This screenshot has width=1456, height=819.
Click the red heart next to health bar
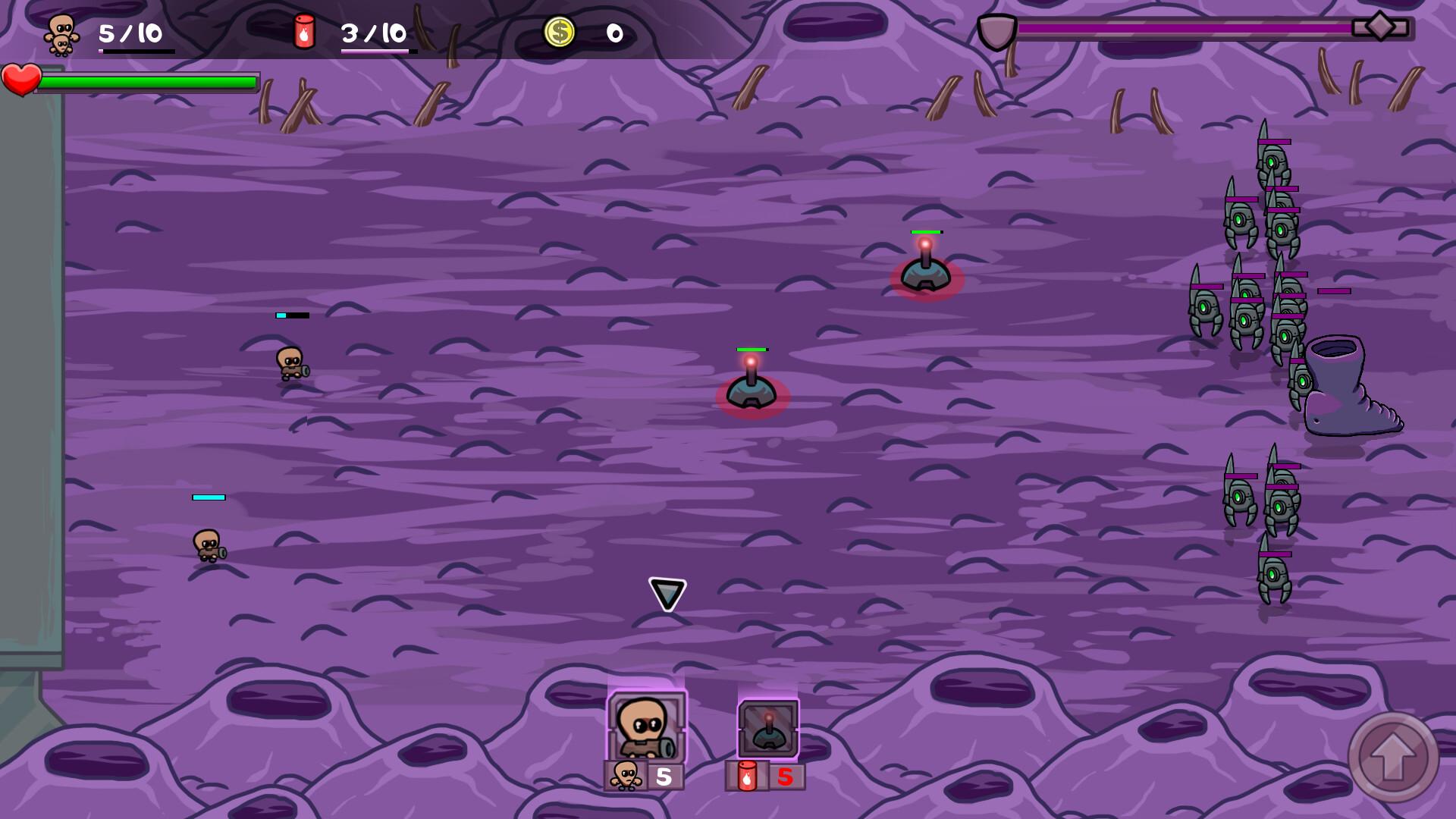(x=23, y=80)
